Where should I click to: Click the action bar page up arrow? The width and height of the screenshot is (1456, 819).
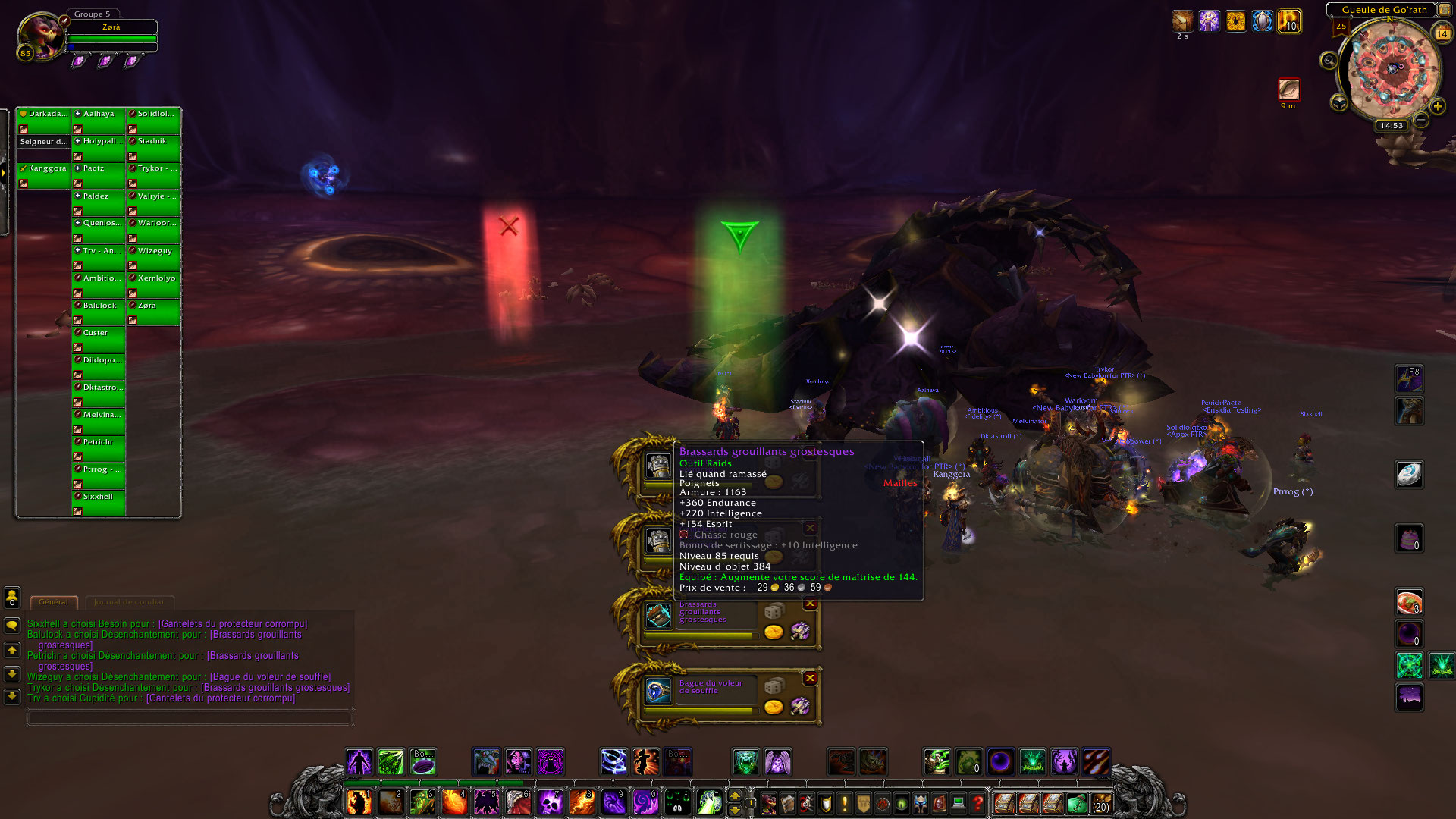click(x=734, y=795)
